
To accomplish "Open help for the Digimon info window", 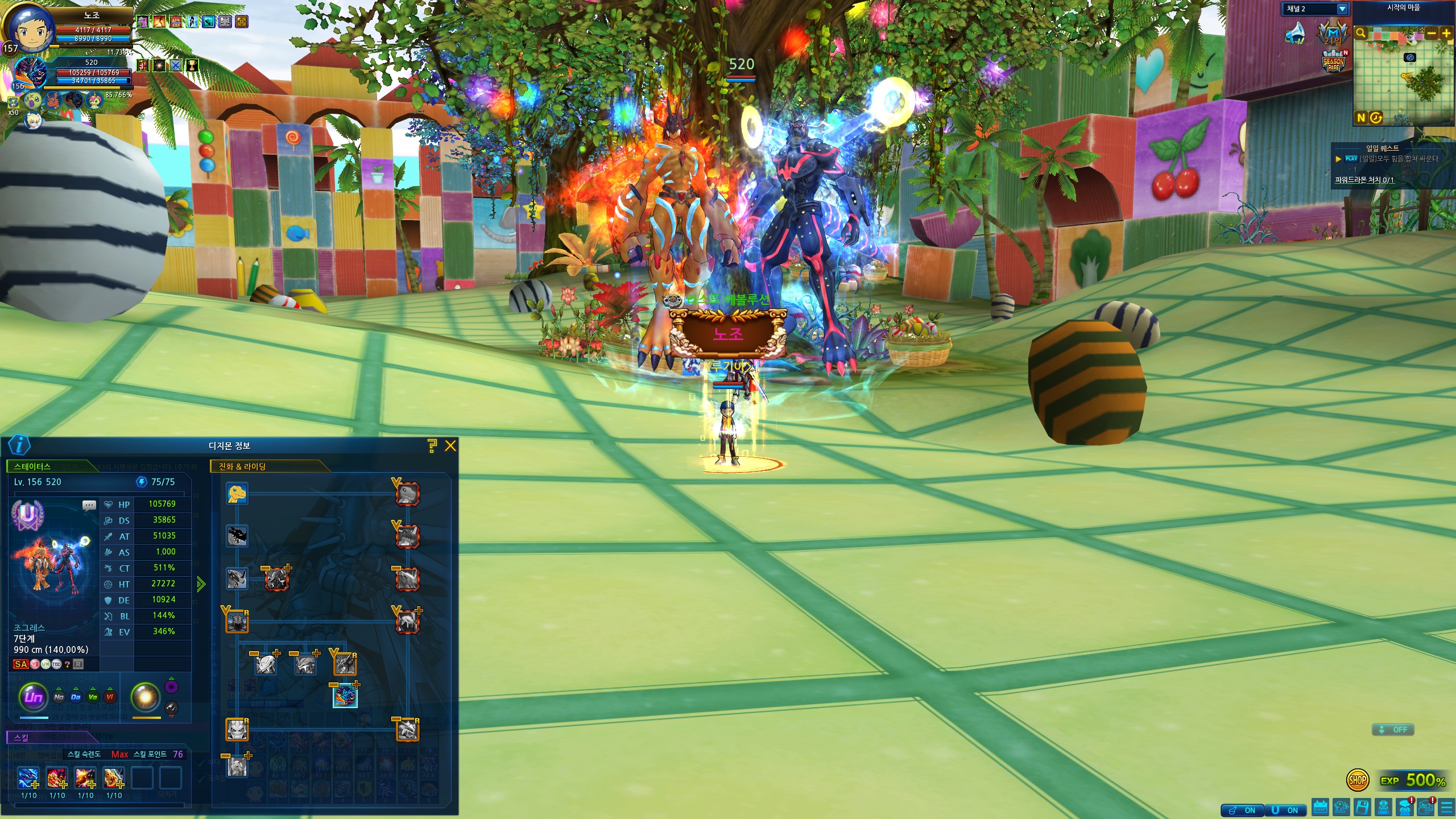I will coord(432,446).
